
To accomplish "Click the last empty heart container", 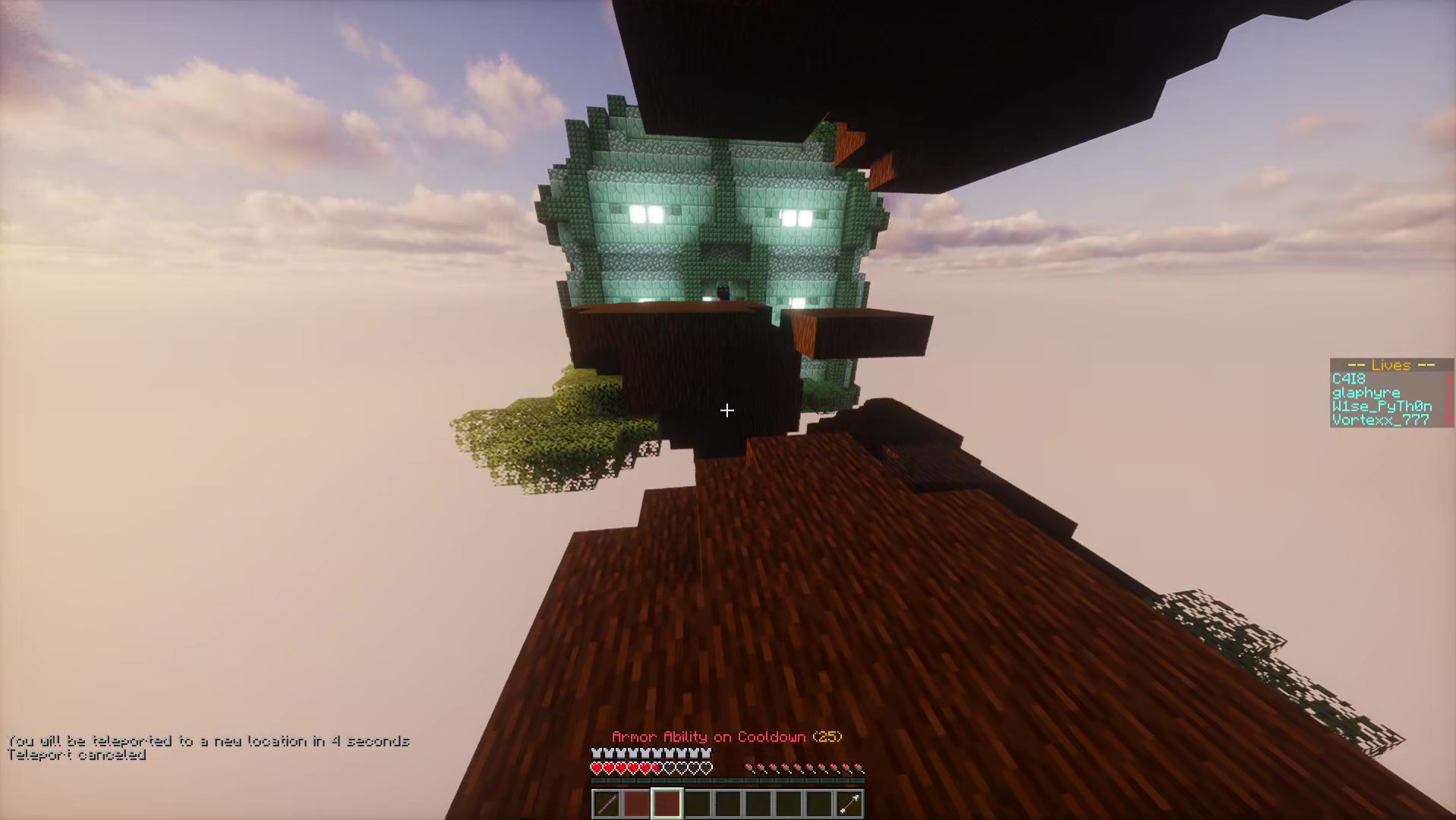I will click(706, 768).
